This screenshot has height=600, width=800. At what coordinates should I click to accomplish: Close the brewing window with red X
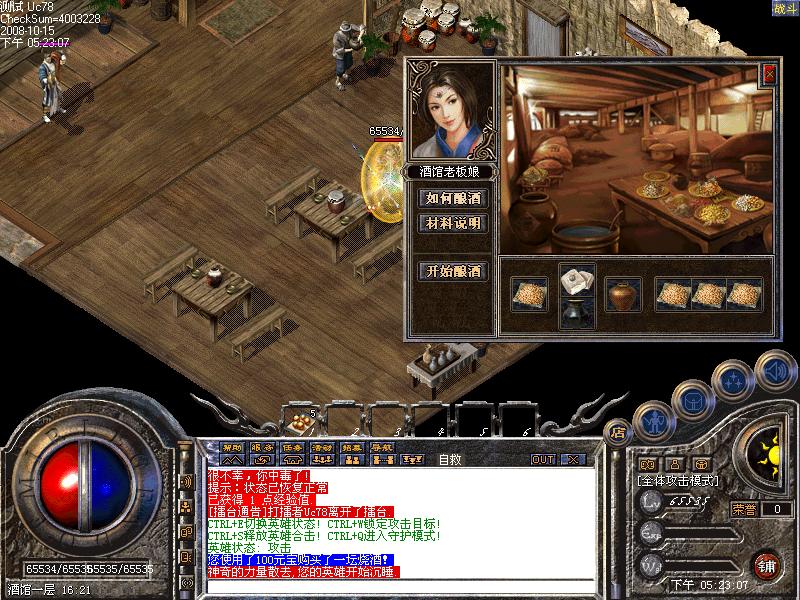coord(769,73)
